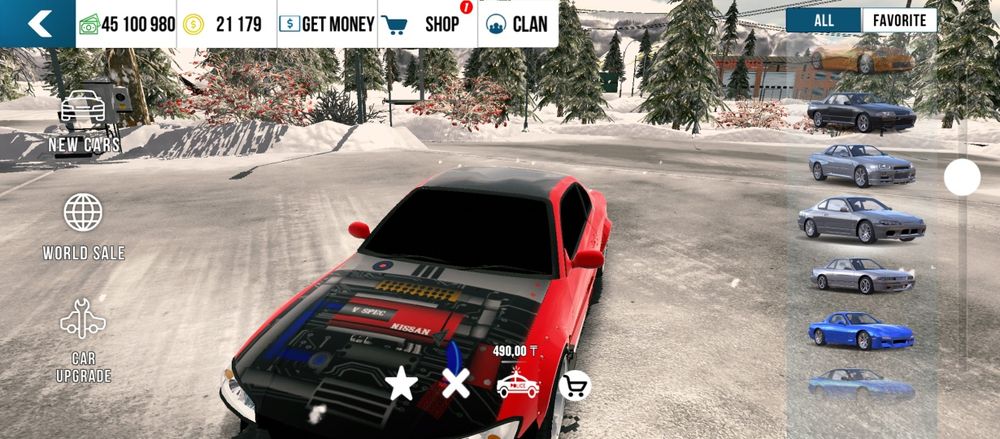Show only Favorite cars

pos(899,20)
